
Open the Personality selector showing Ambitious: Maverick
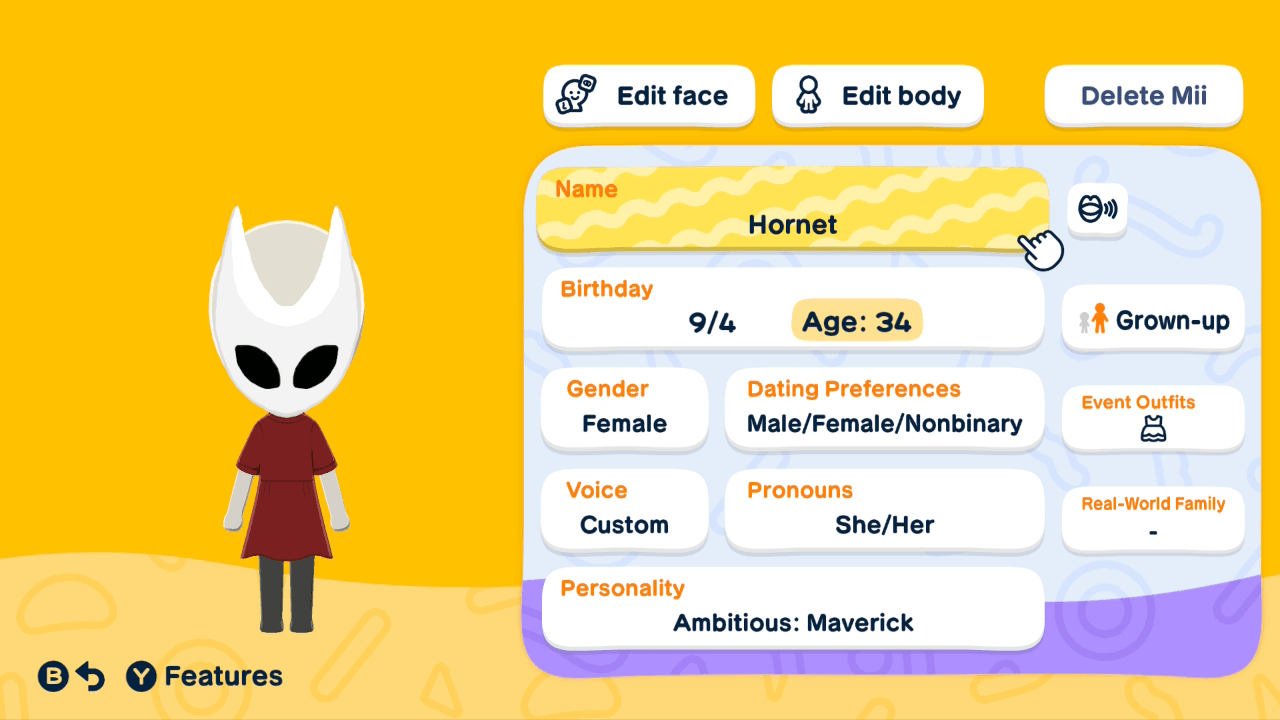pyautogui.click(x=792, y=608)
